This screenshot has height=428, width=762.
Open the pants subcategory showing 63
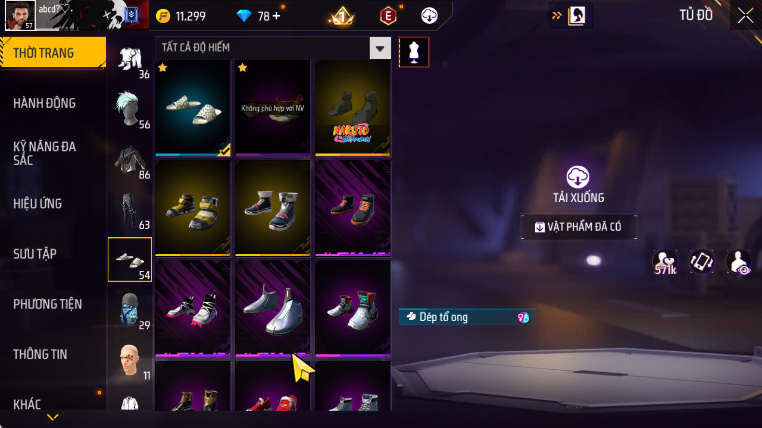[130, 210]
